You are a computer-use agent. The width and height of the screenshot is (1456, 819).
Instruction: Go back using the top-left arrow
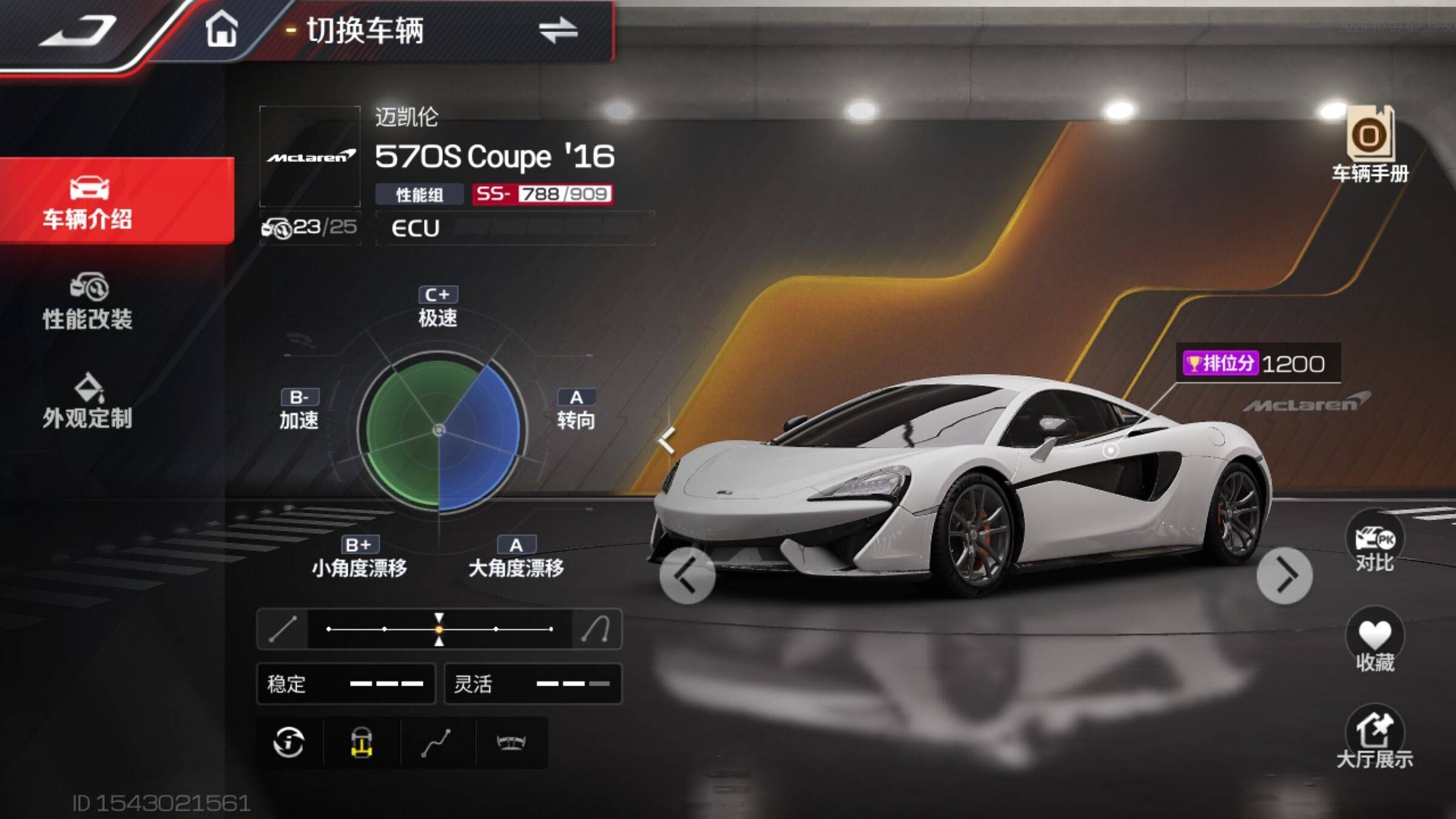[78, 32]
